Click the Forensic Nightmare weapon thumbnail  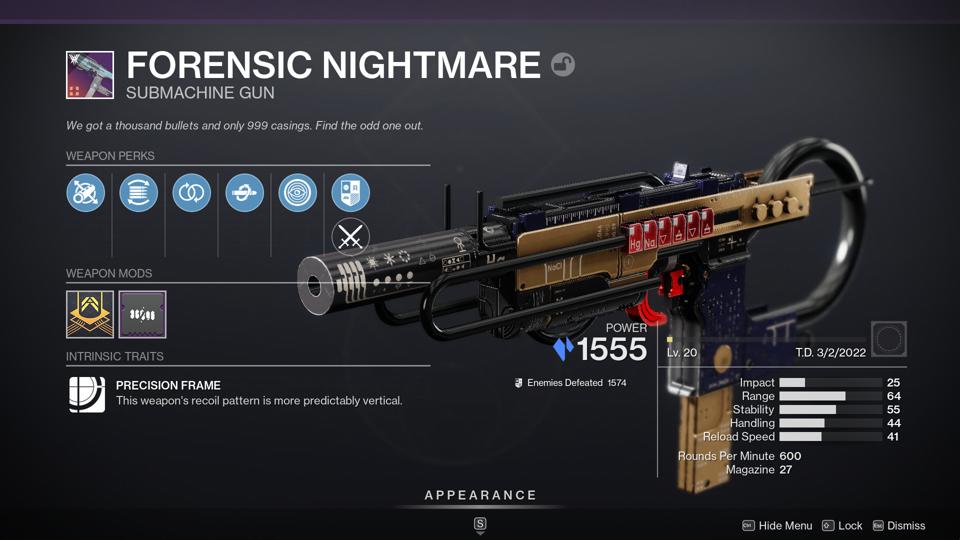click(x=90, y=75)
